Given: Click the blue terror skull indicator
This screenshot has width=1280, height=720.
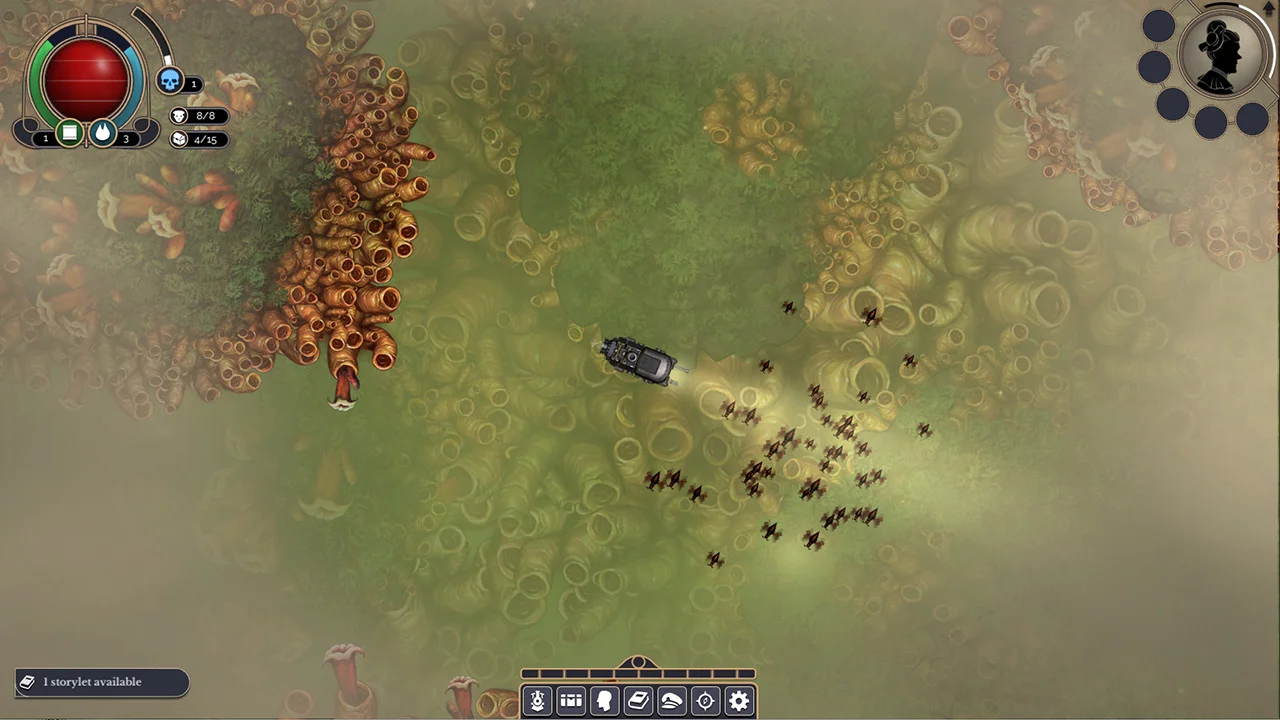Looking at the screenshot, I should point(171,82).
